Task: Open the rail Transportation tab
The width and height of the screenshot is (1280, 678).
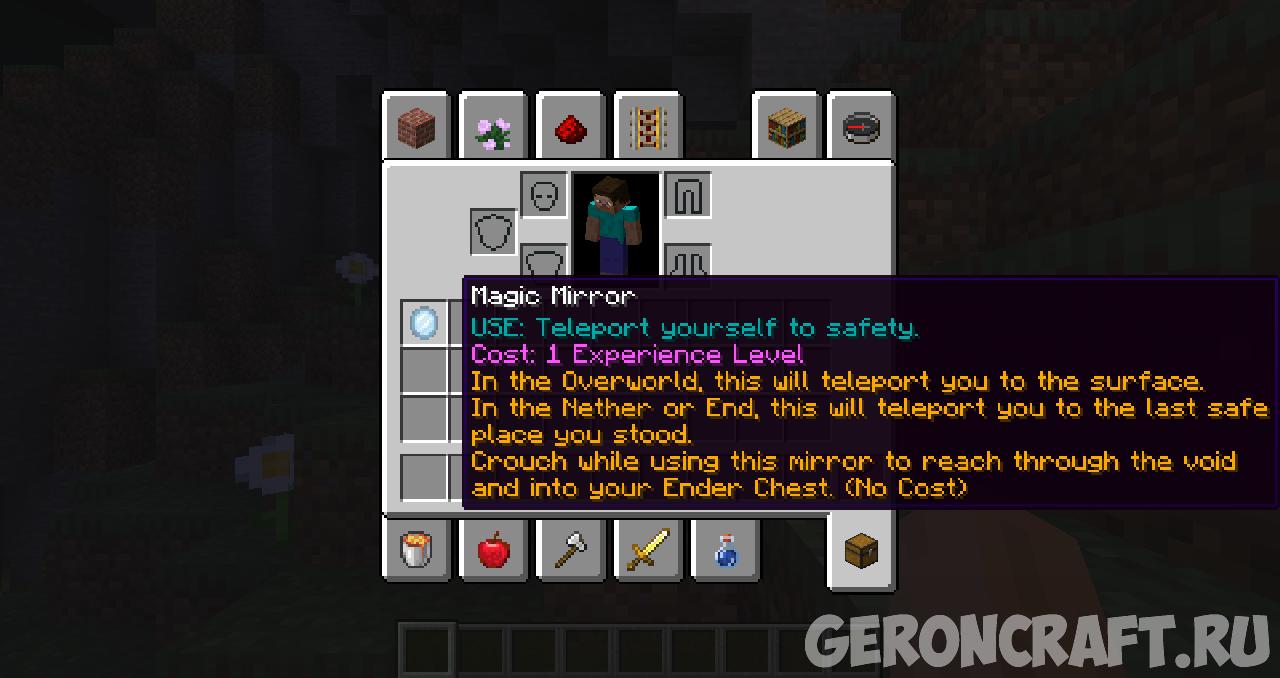Action: pyautogui.click(x=647, y=128)
